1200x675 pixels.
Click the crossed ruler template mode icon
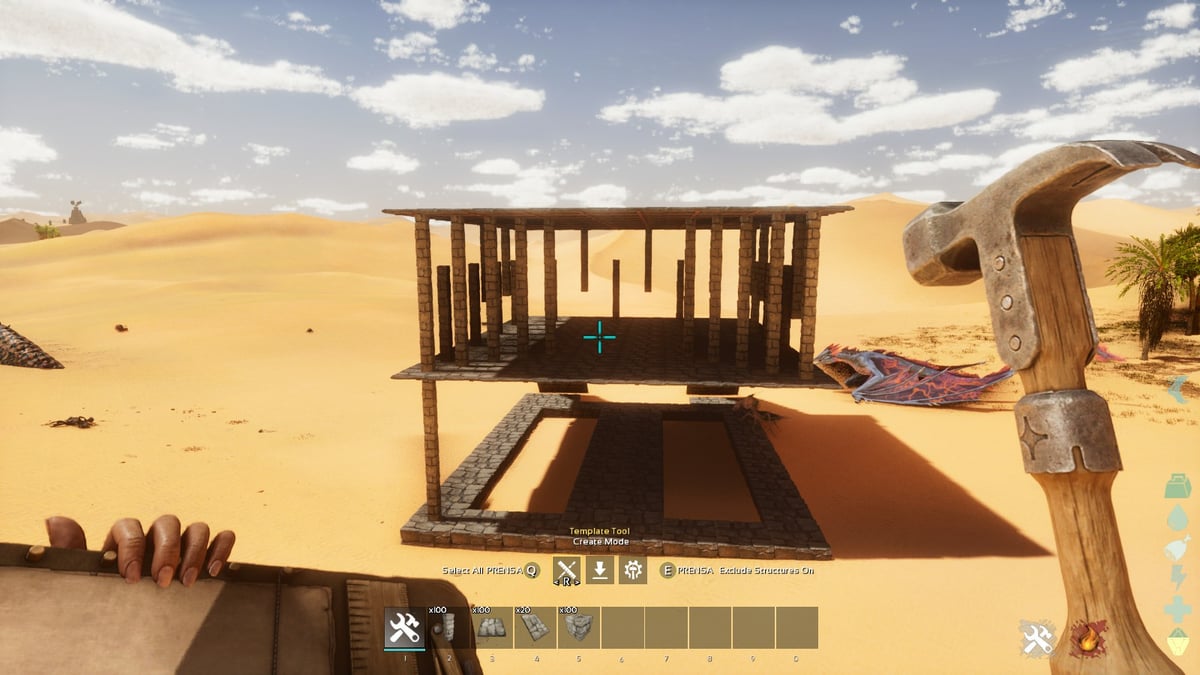(x=567, y=570)
